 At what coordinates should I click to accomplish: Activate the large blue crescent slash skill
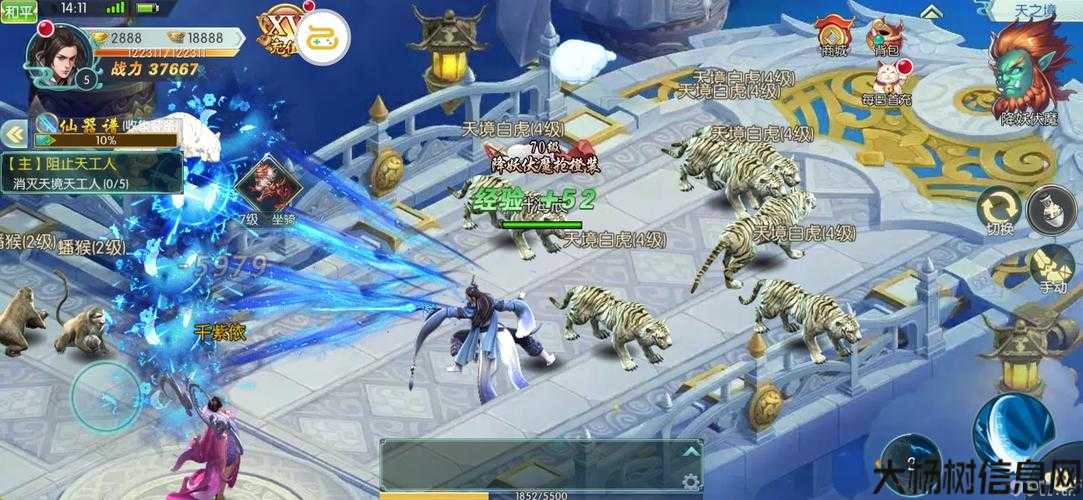1010,430
